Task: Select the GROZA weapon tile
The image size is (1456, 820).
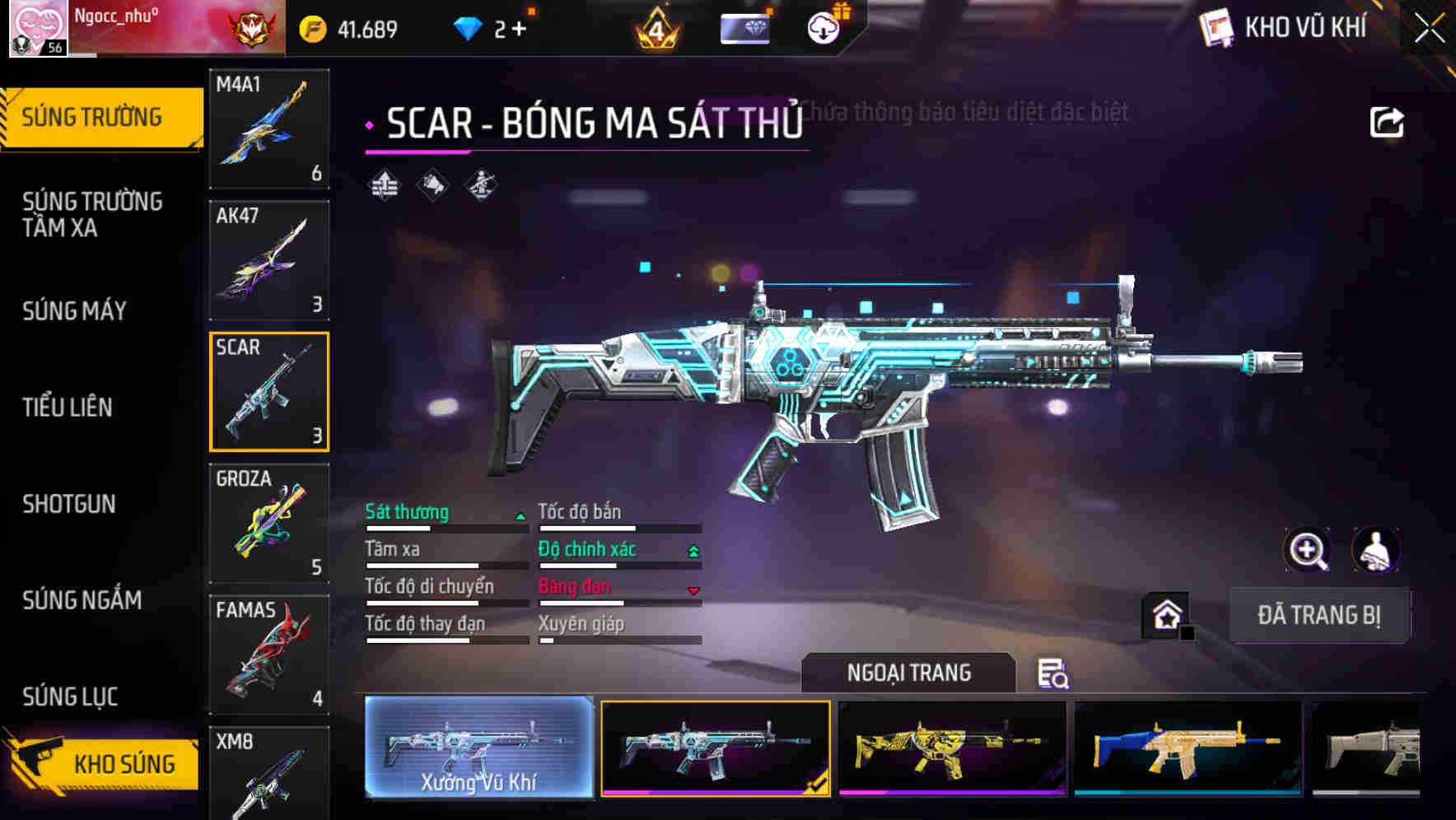Action: coord(269,523)
